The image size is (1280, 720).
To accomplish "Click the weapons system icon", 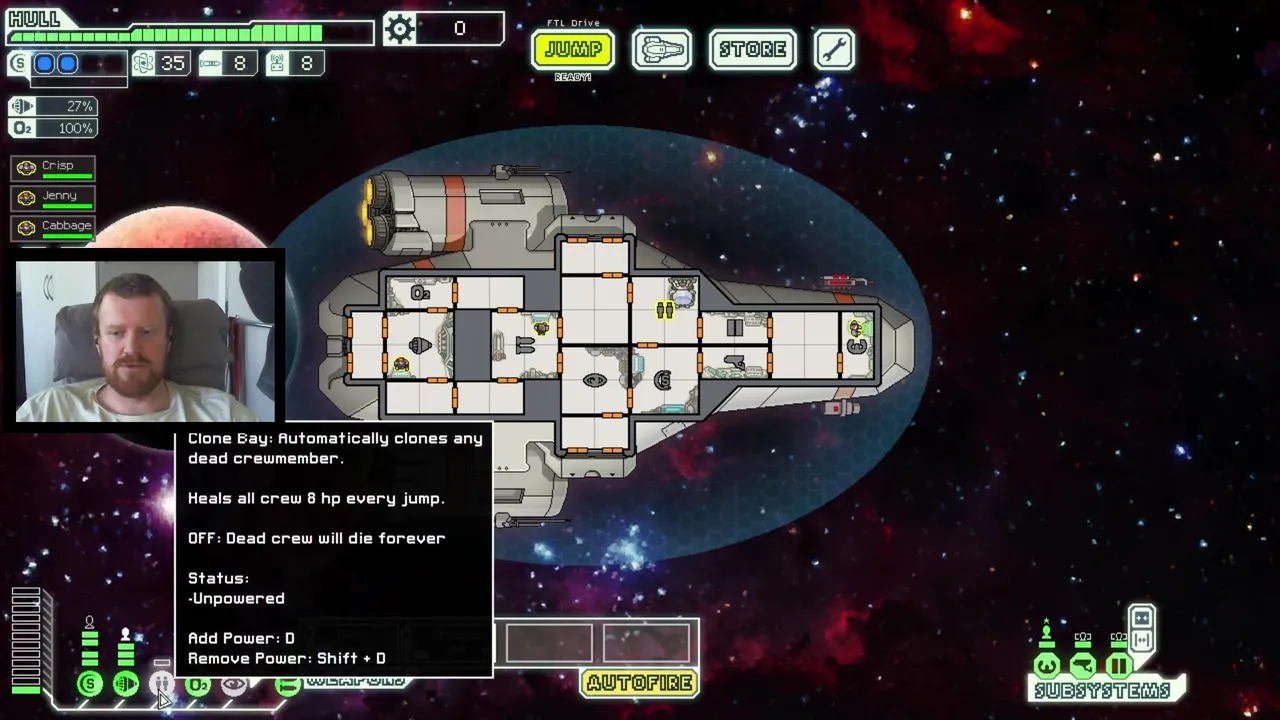I will (x=287, y=684).
